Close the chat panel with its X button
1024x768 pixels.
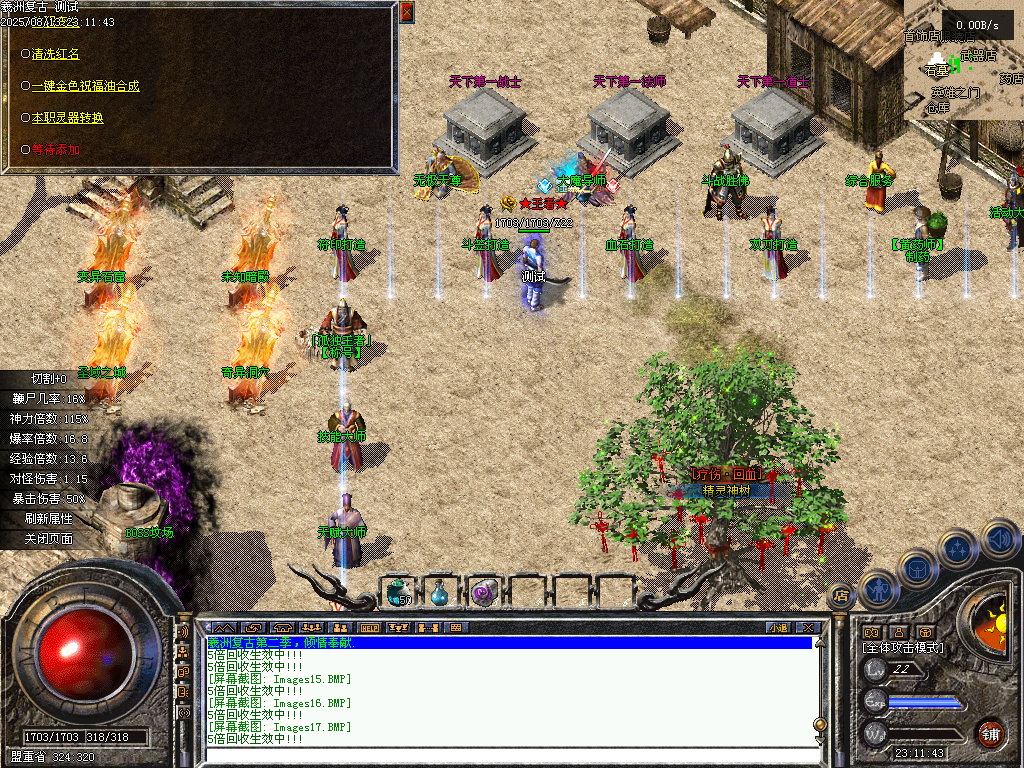click(808, 627)
